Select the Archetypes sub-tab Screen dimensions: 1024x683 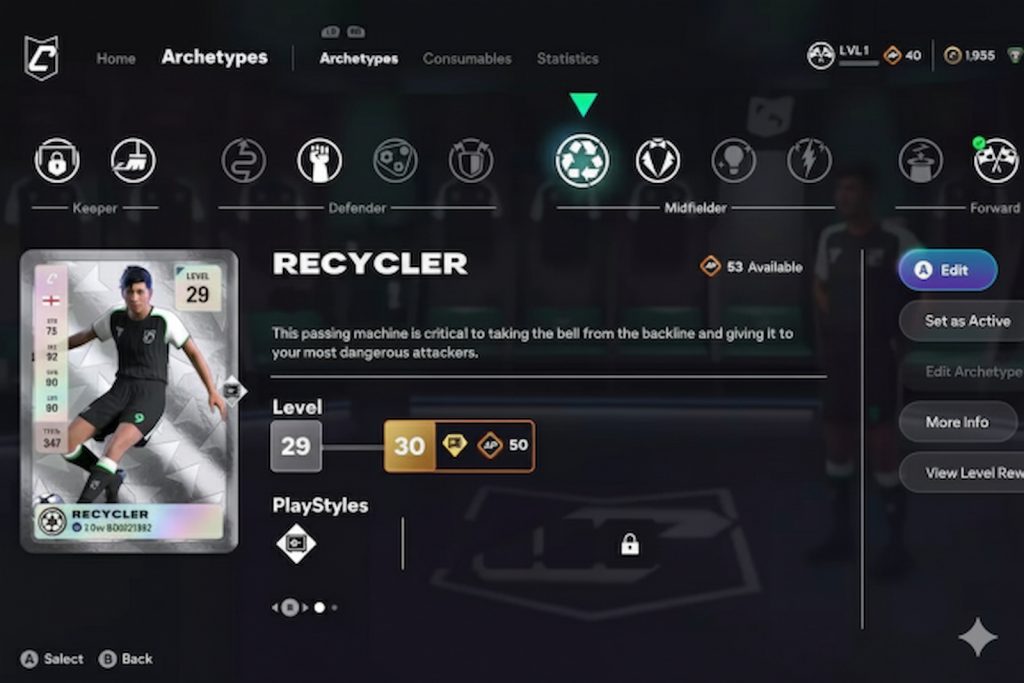[x=358, y=58]
